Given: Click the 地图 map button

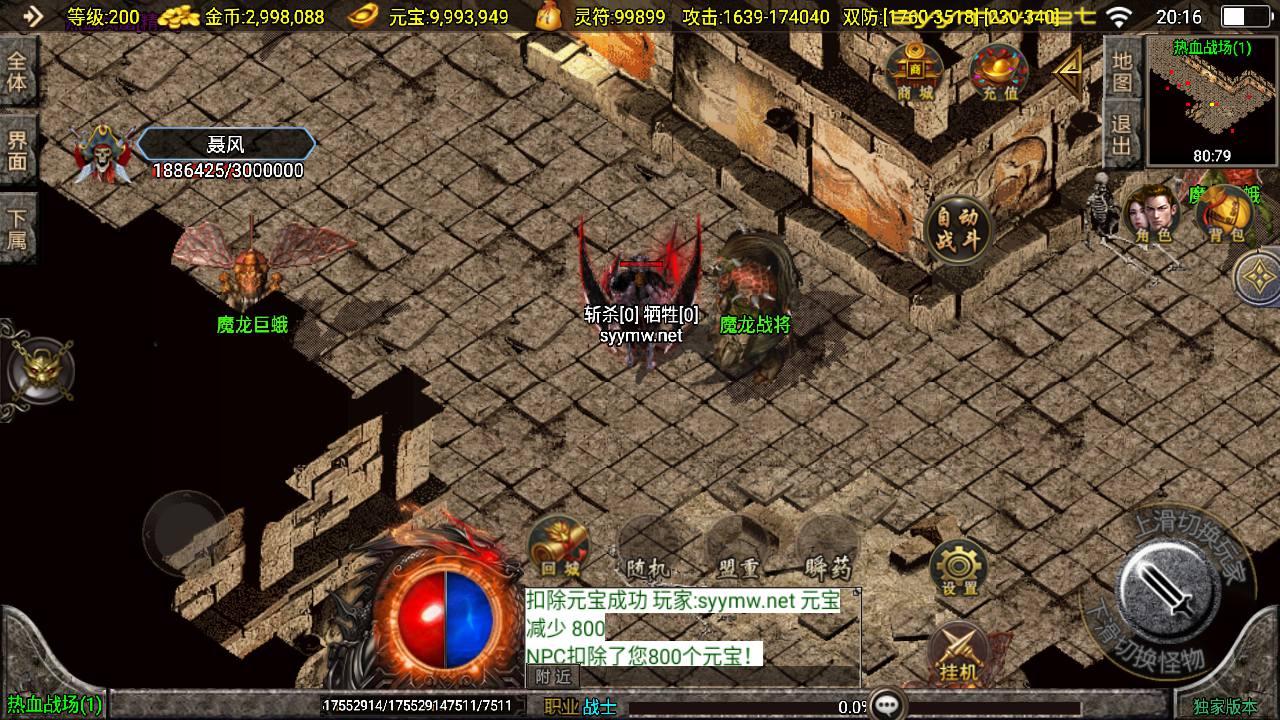Looking at the screenshot, I should point(1122,70).
